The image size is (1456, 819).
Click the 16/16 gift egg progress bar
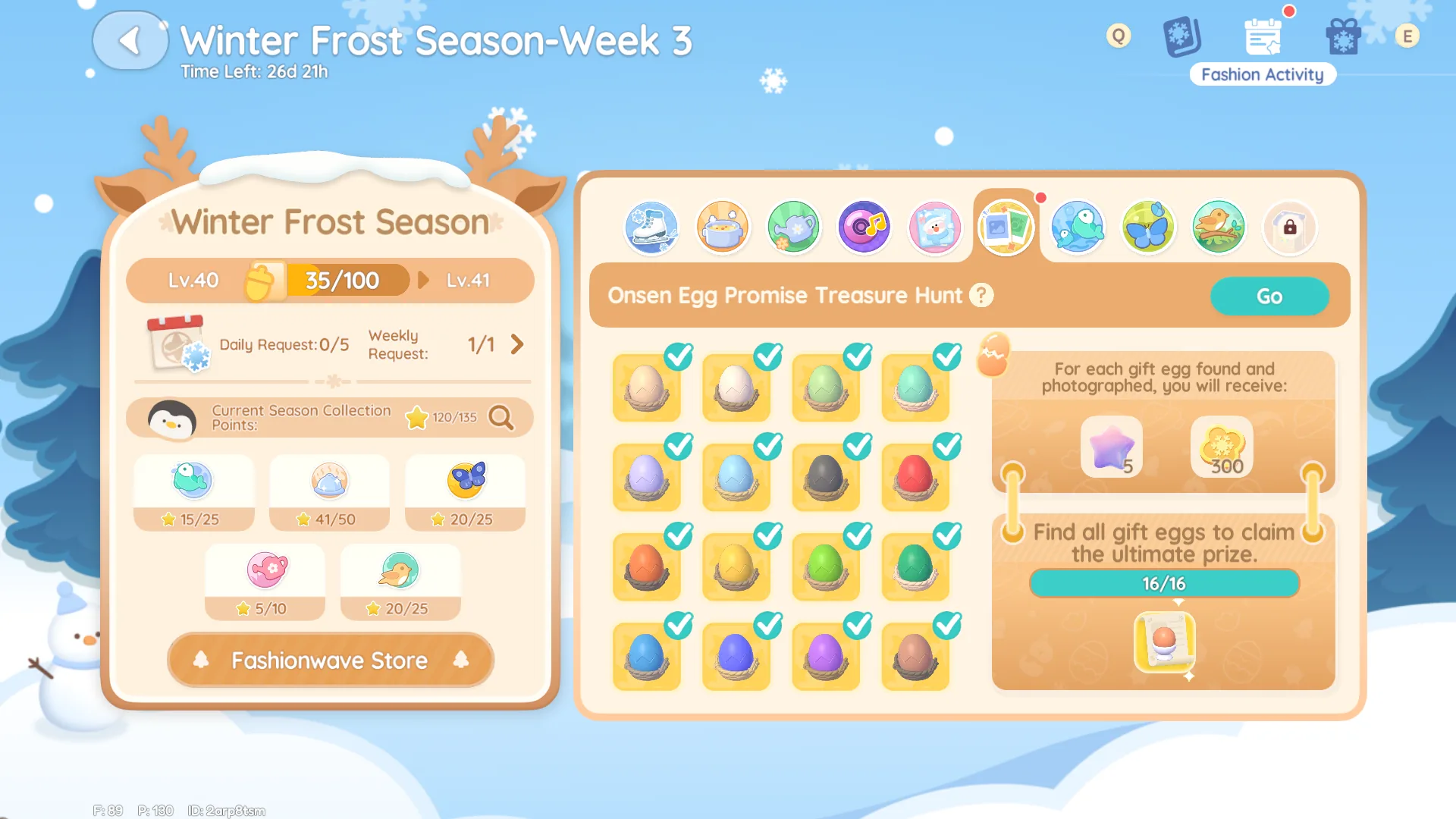click(1164, 583)
